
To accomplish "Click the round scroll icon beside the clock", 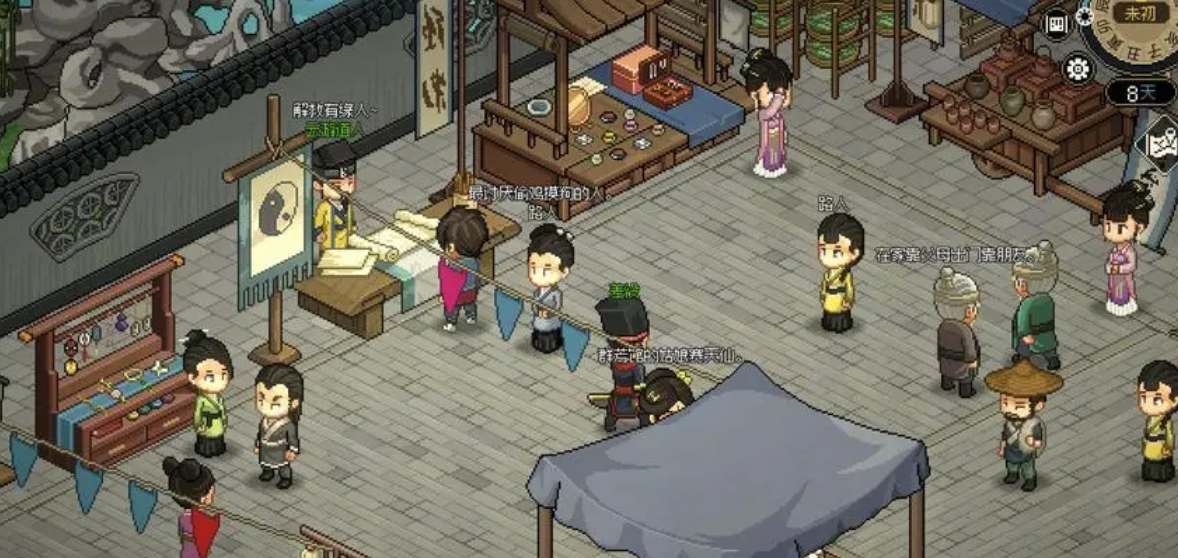I will [1056, 24].
